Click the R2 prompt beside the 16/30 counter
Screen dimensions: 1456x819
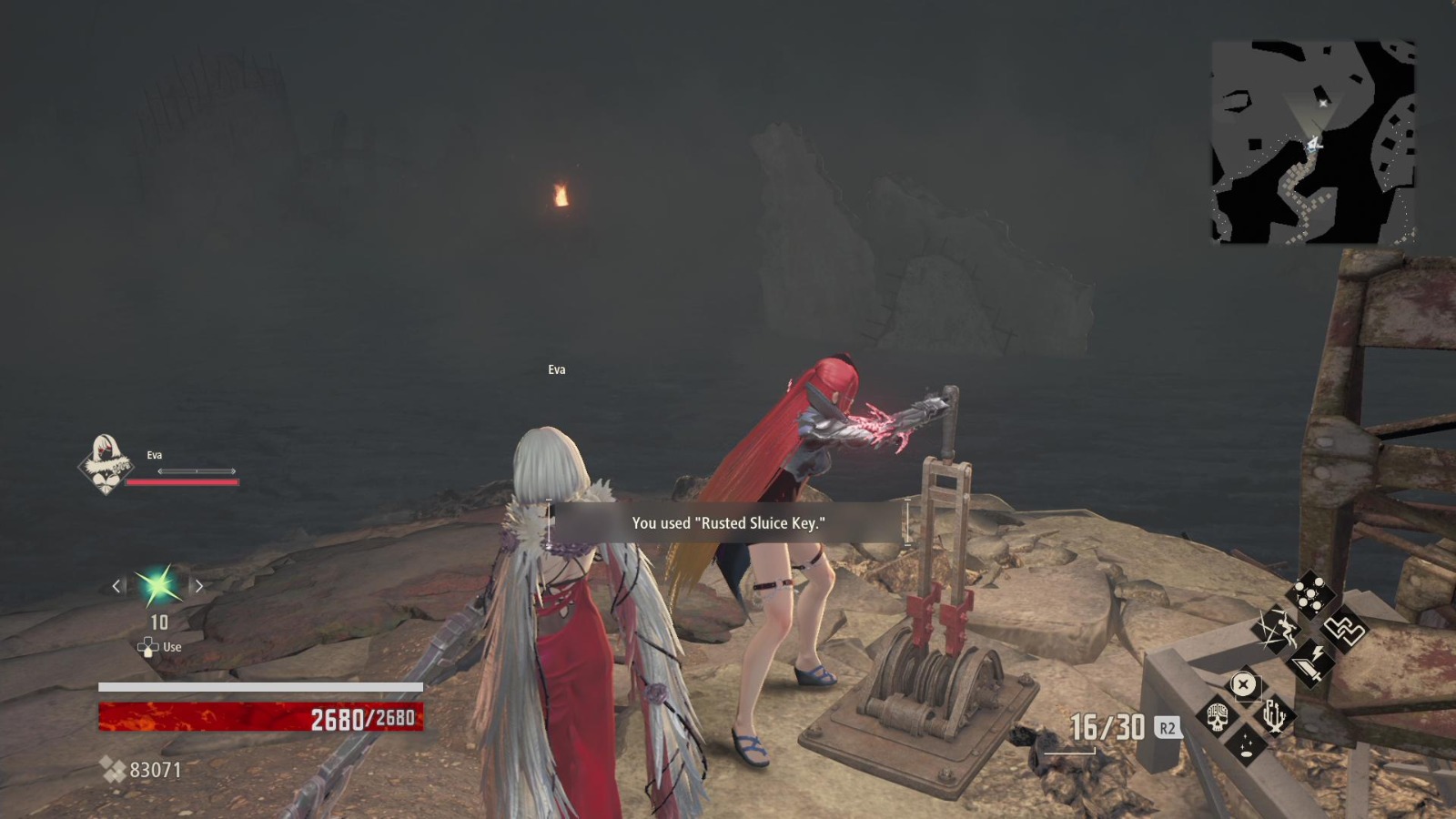[1167, 728]
